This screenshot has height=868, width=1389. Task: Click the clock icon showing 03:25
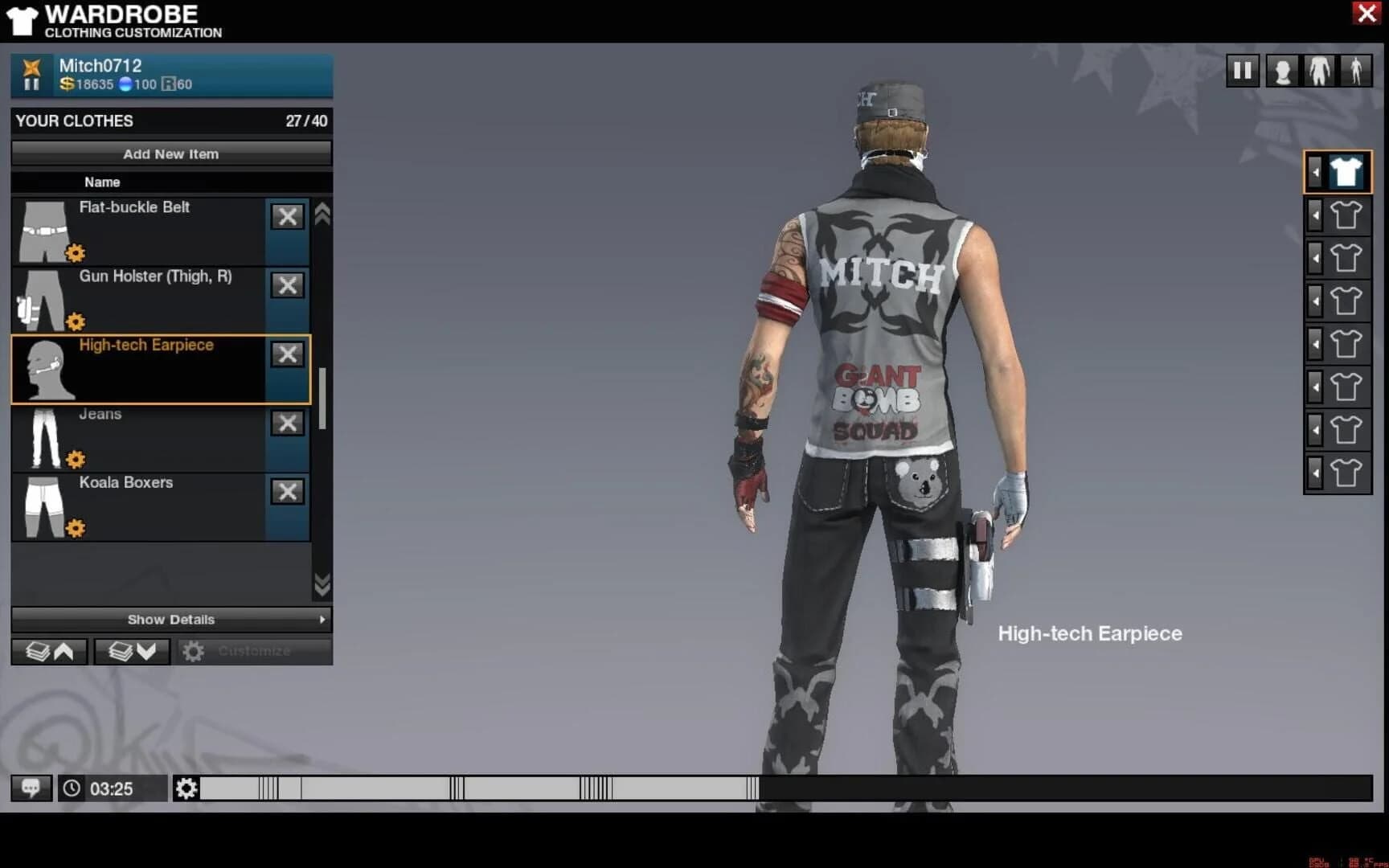click(x=72, y=788)
